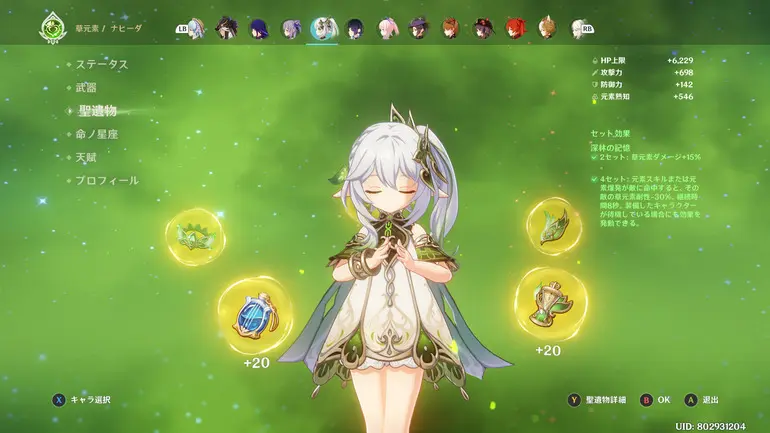Pick the red-haired character portrait
This screenshot has height=433, width=770.
pyautogui.click(x=514, y=28)
